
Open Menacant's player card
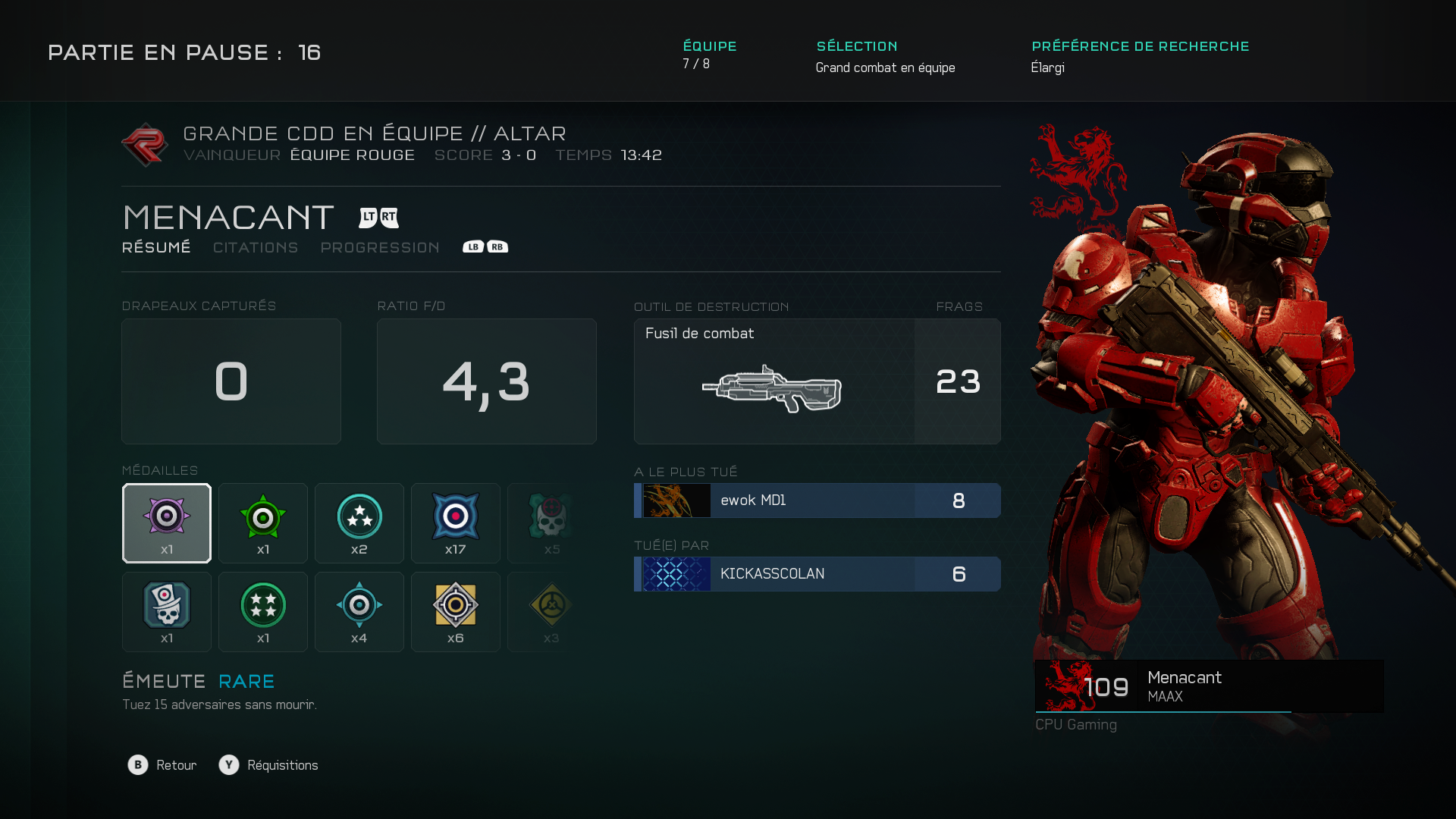1209,686
